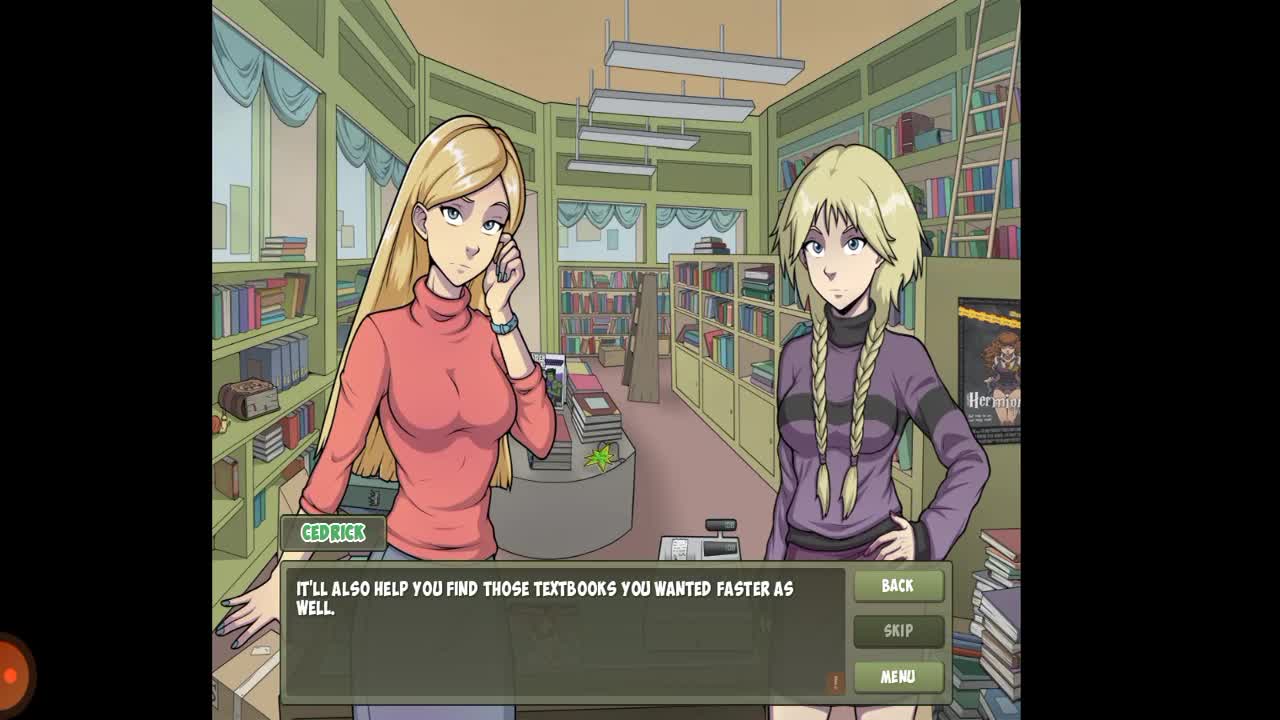Tap the orange screen recorder bubble
This screenshot has height=720, width=1280.
click(12, 675)
